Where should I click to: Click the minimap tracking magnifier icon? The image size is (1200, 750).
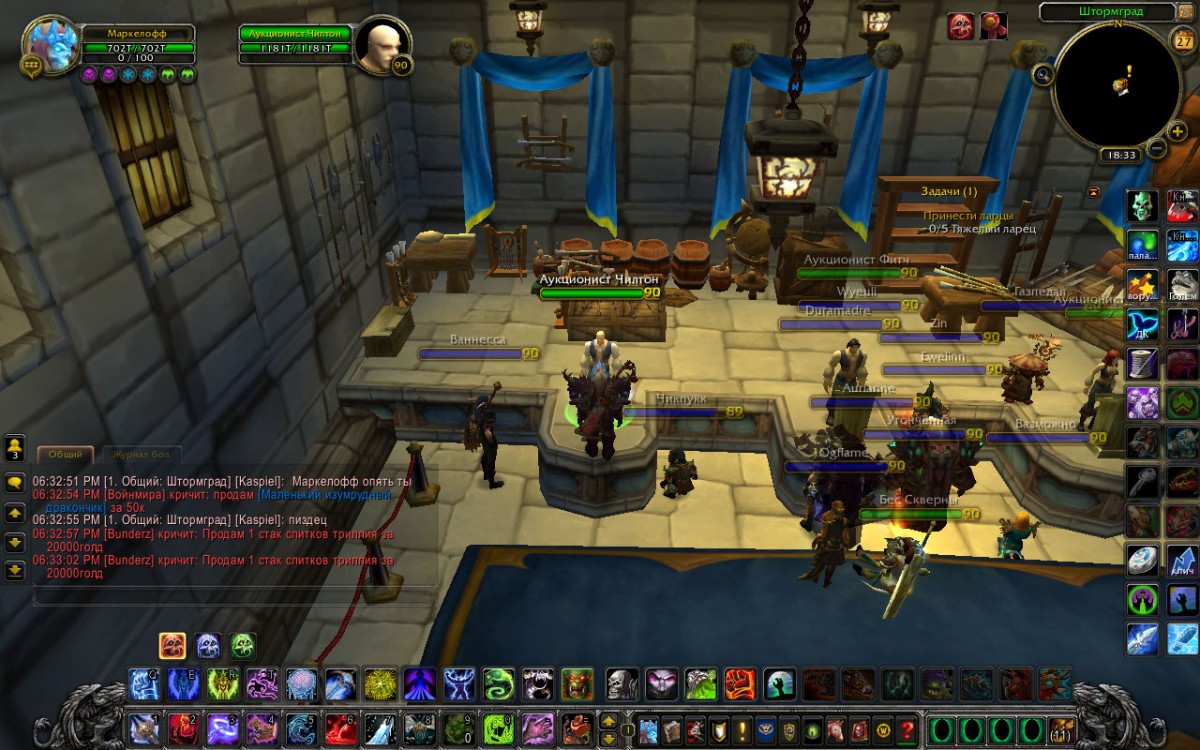(x=1043, y=74)
